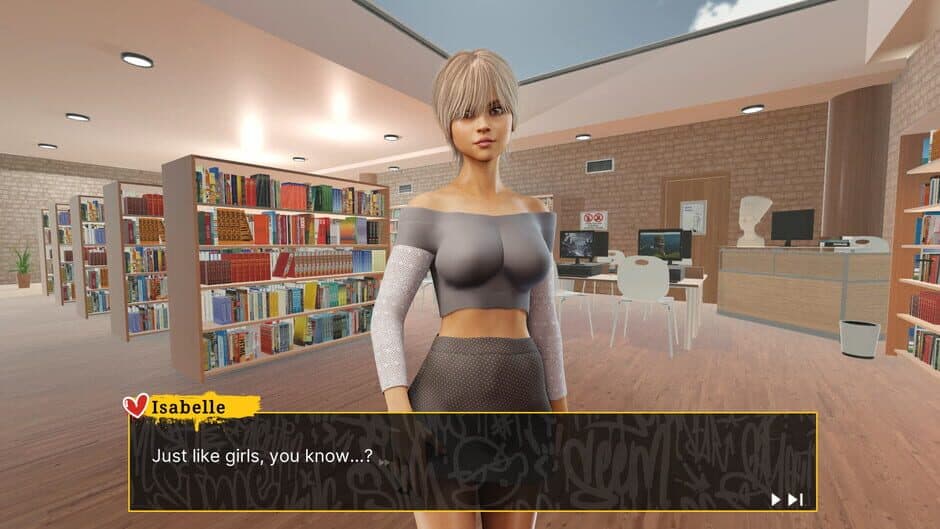The height and width of the screenshot is (529, 940).
Task: Skip dialogue with the skip-forward icon
Action: [x=795, y=499]
